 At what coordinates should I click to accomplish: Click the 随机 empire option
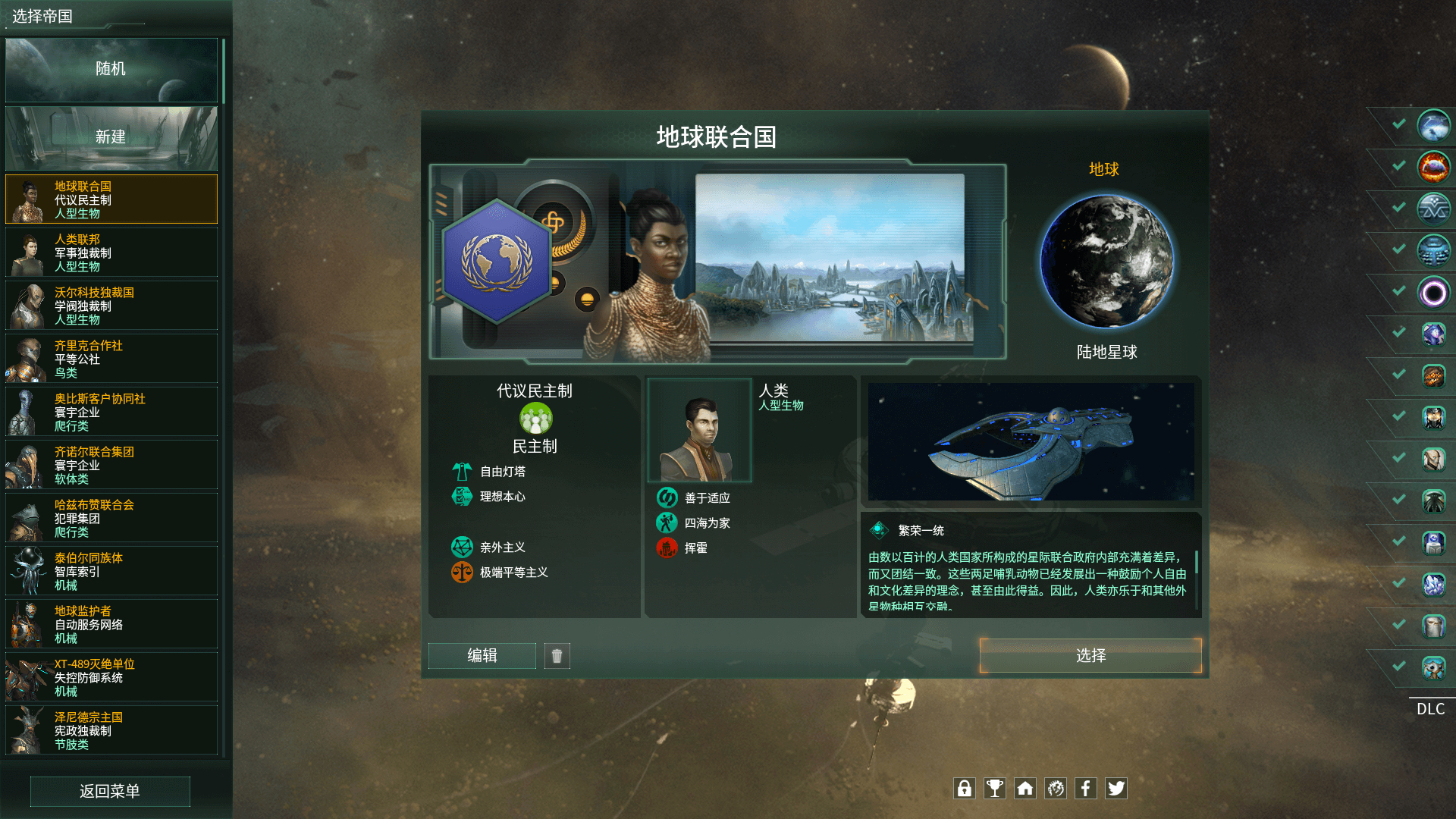111,69
